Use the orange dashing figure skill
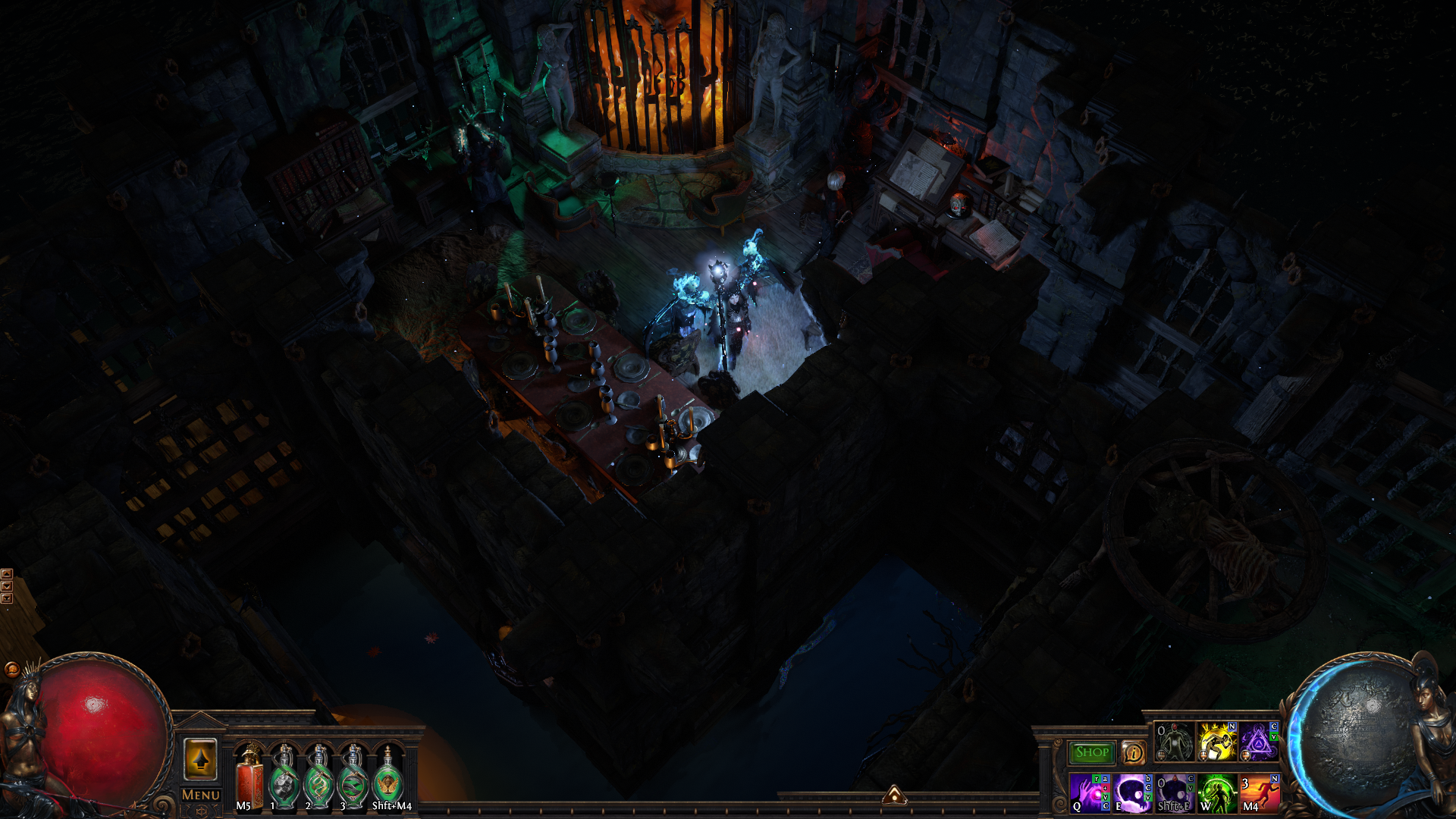 1259,792
